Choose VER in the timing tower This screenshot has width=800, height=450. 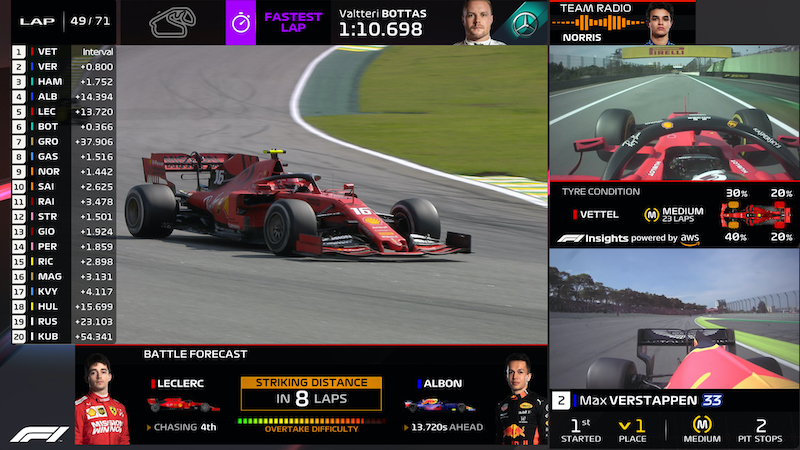click(x=63, y=66)
